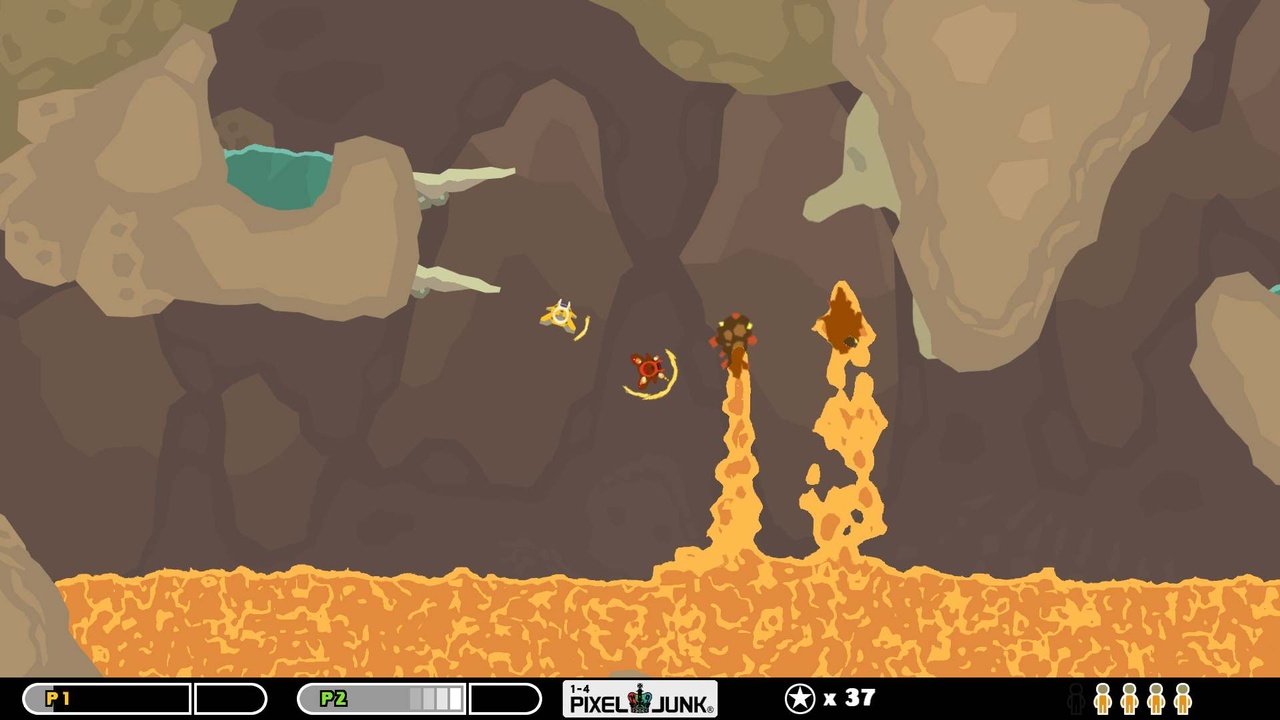
Task: Click the star collectible counter icon
Action: point(799,697)
